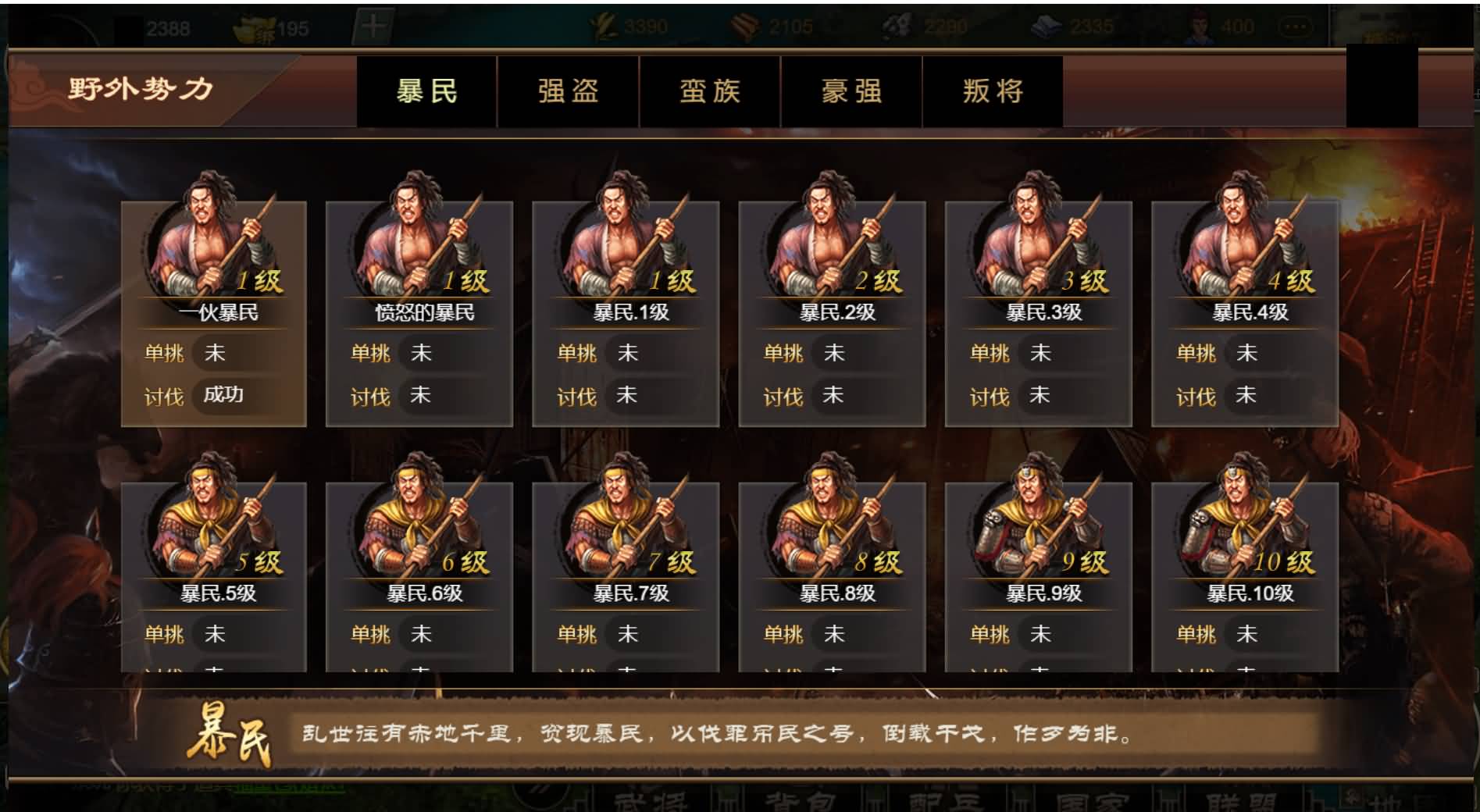Pick the 暴民.7级 enemy tile
This screenshot has width=1480, height=812.
pyautogui.click(x=626, y=578)
